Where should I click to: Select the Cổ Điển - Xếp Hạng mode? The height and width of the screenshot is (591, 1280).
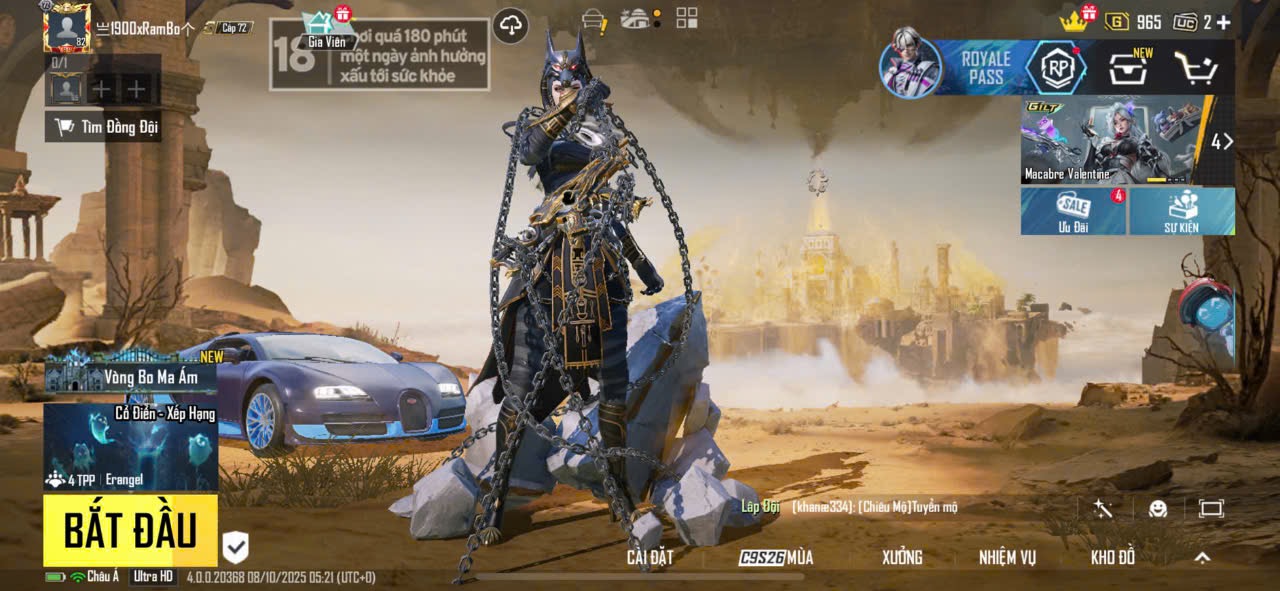tap(130, 446)
